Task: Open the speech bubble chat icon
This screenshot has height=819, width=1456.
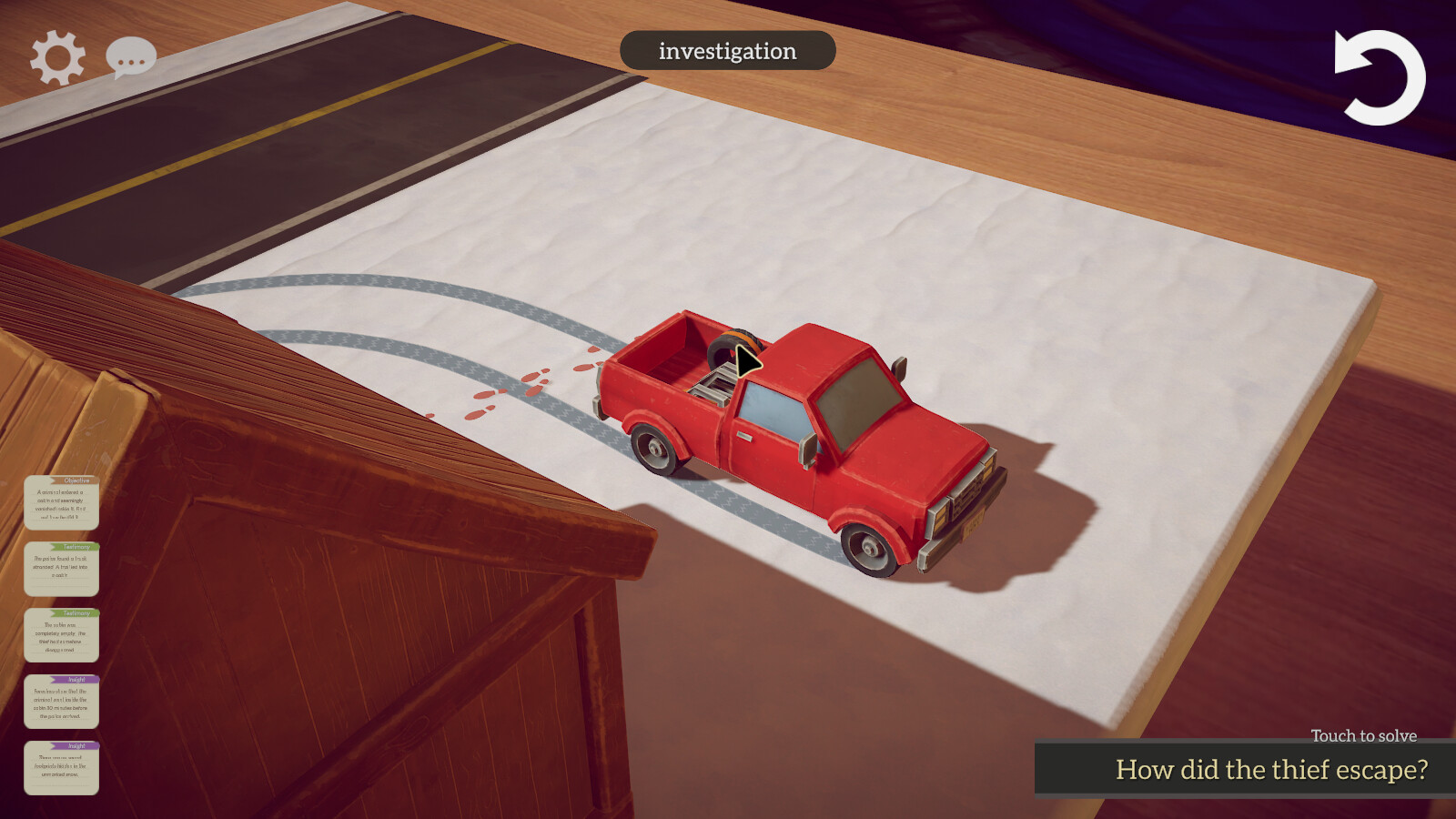Action: tap(131, 56)
